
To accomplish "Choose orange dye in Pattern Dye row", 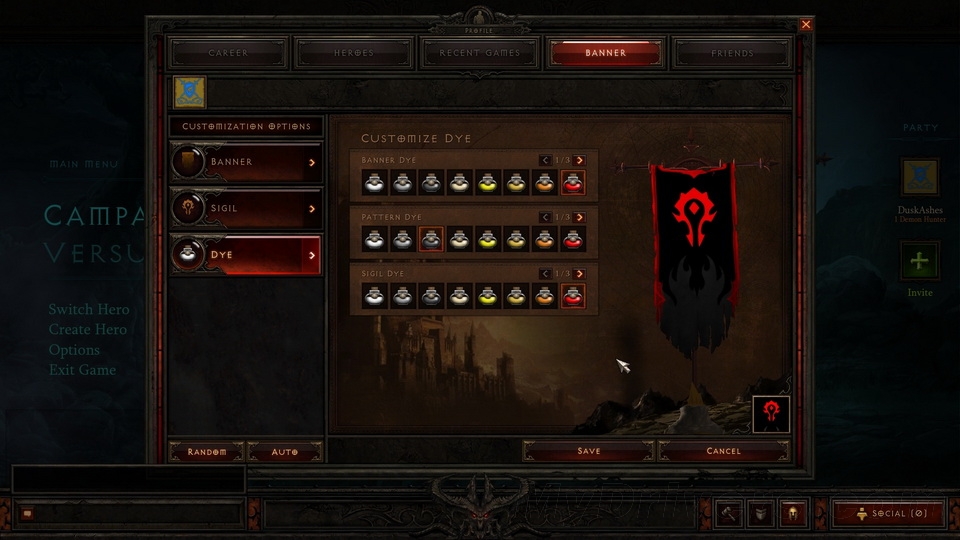I will pos(545,240).
